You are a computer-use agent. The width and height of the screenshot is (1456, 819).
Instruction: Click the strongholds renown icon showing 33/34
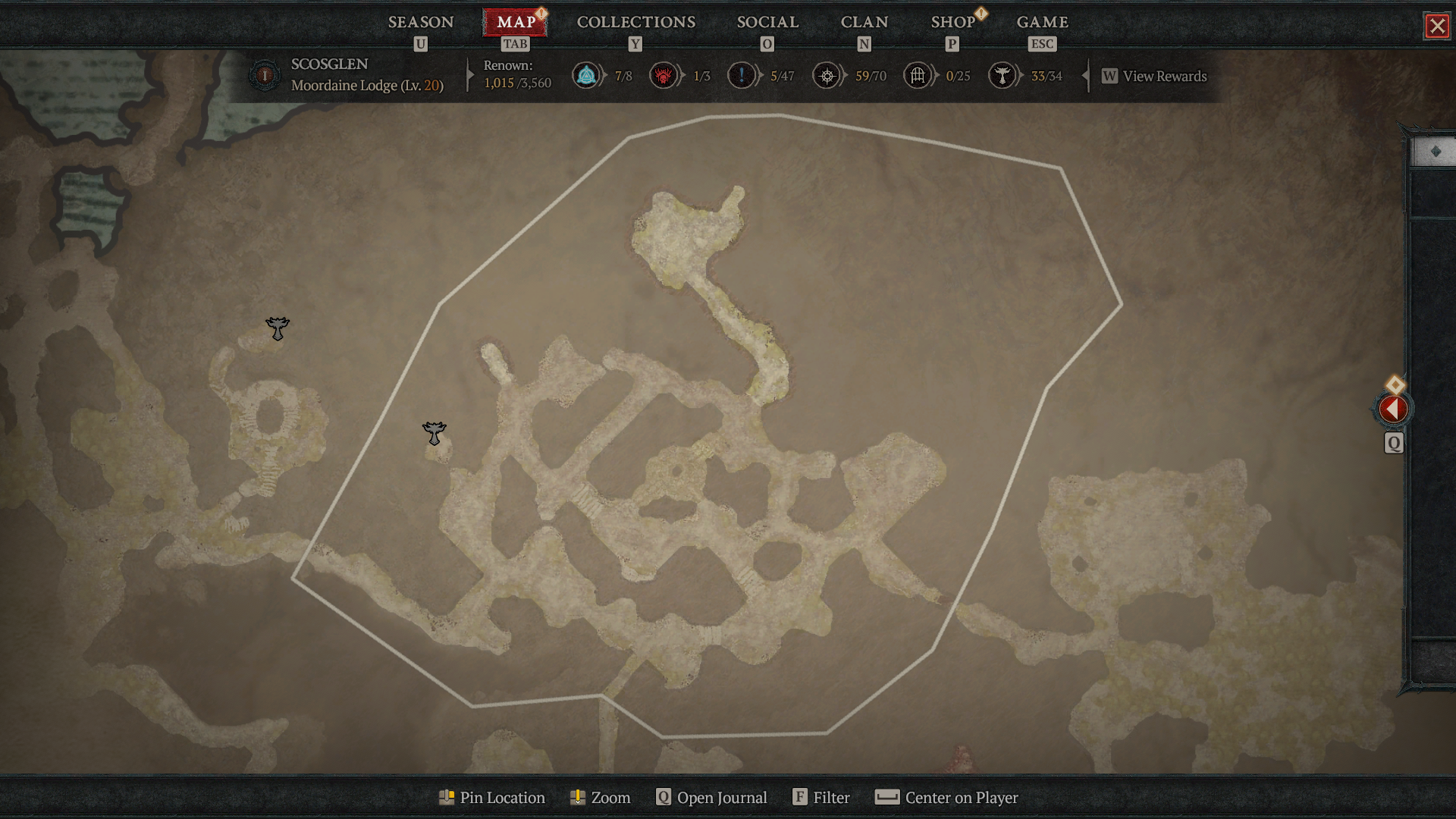point(1003,76)
